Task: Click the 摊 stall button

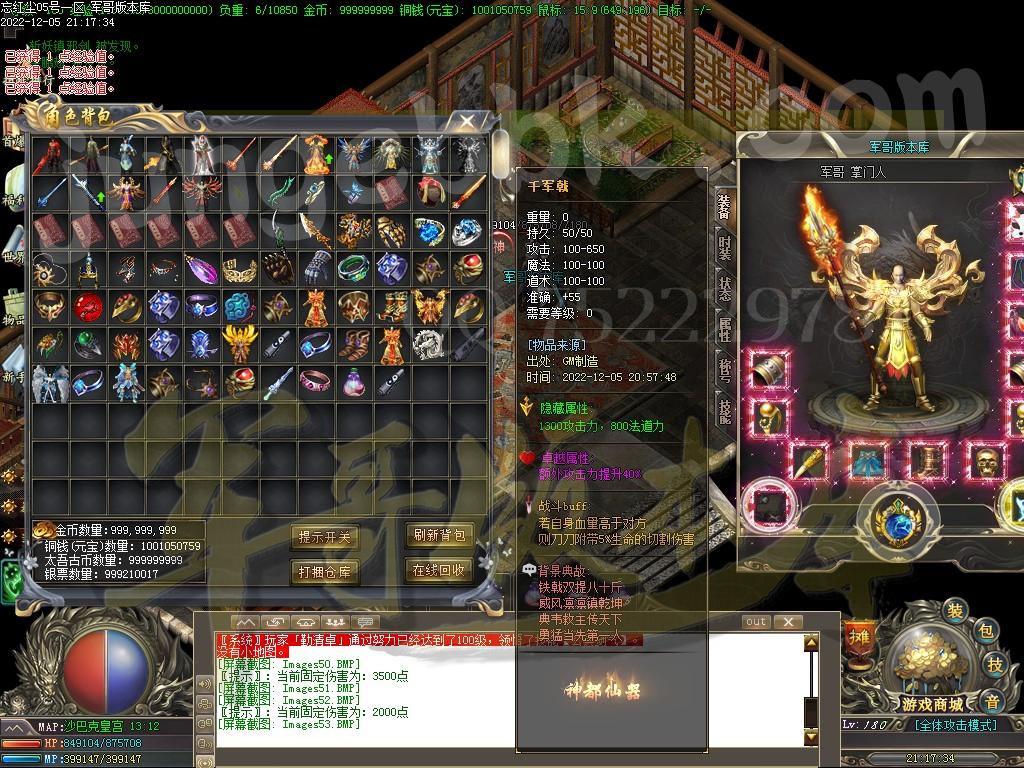Action: pyautogui.click(x=860, y=634)
